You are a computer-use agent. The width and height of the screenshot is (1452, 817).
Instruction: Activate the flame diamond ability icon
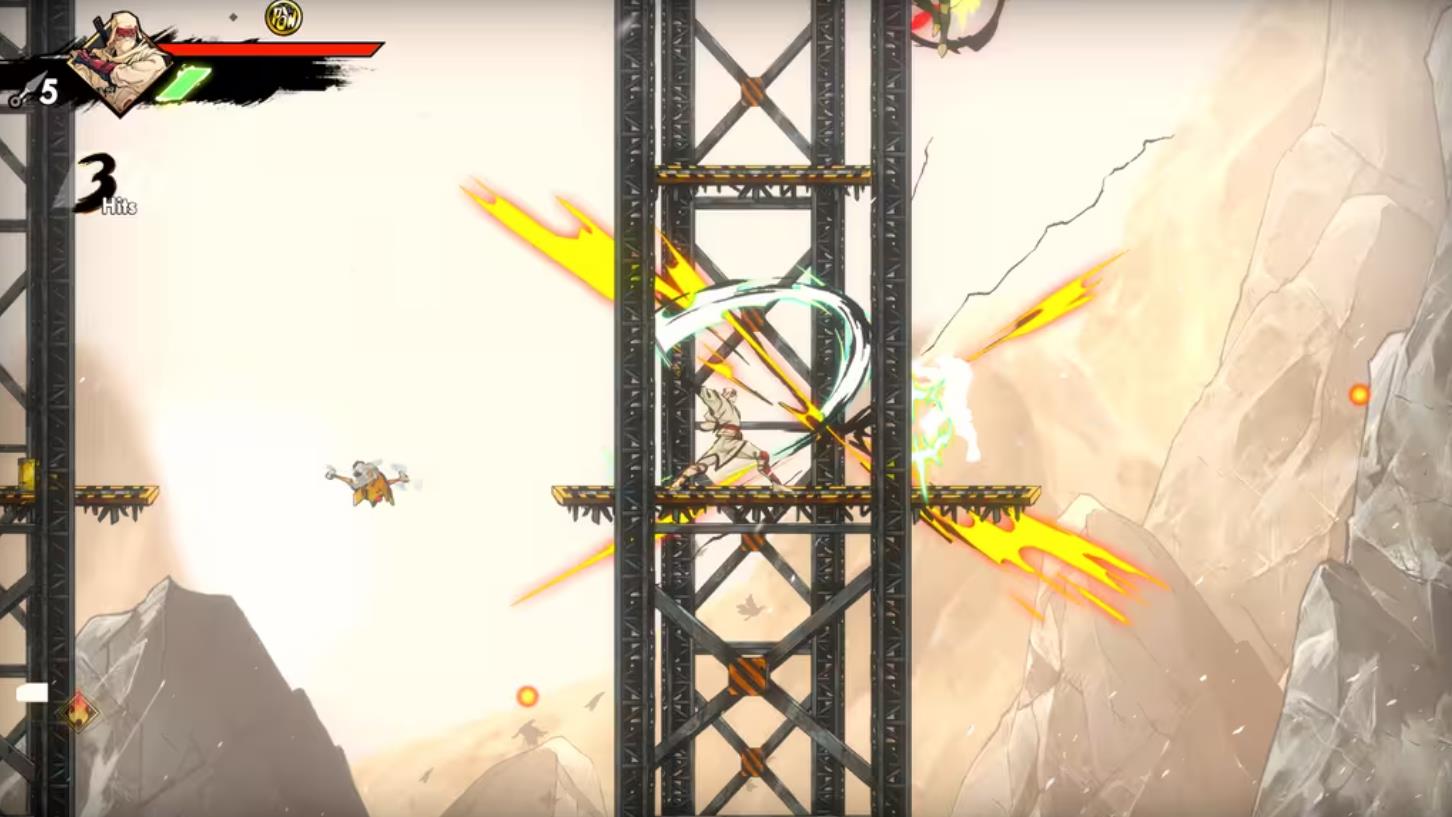click(x=77, y=711)
